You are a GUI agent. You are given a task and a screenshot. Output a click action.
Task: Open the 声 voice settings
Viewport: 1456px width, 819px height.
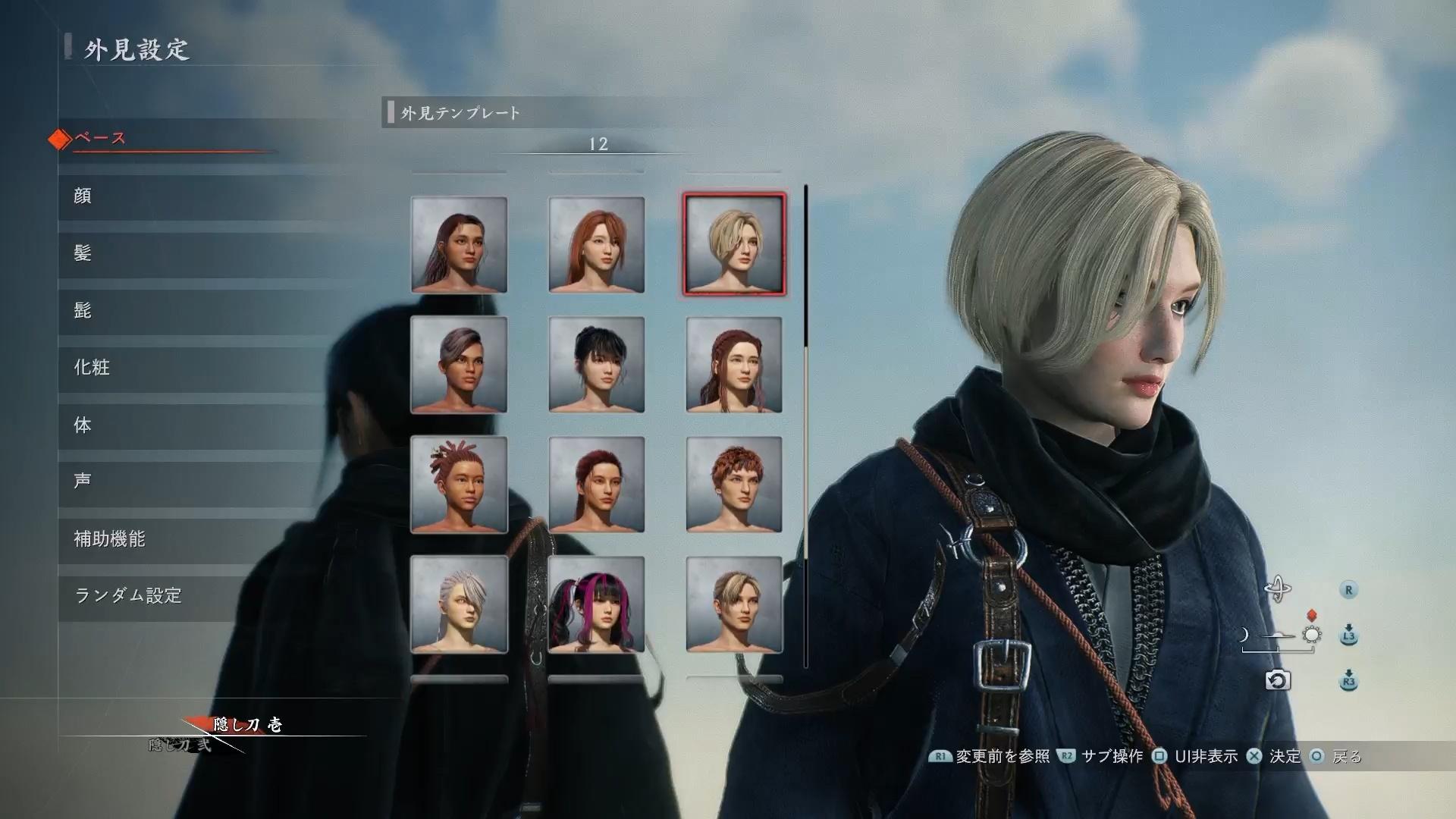tap(83, 481)
